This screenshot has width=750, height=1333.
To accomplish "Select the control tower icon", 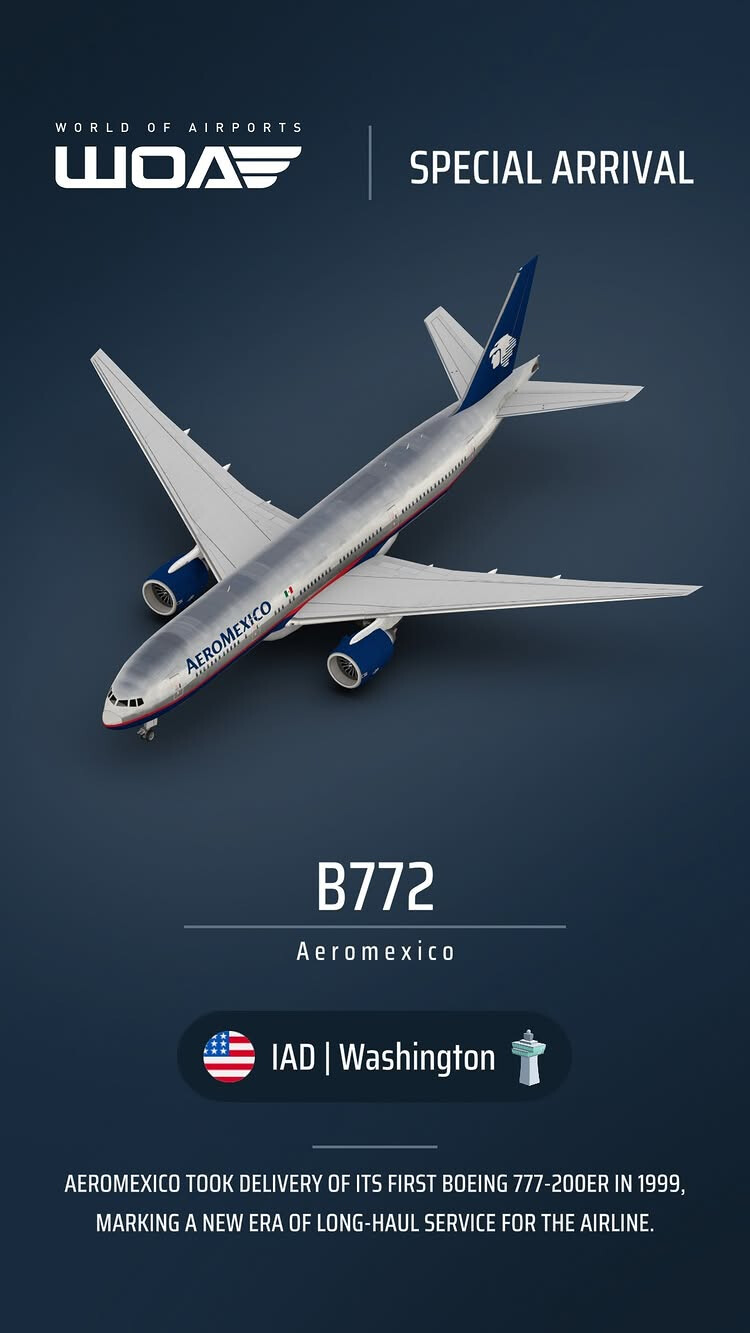I will [x=528, y=1058].
